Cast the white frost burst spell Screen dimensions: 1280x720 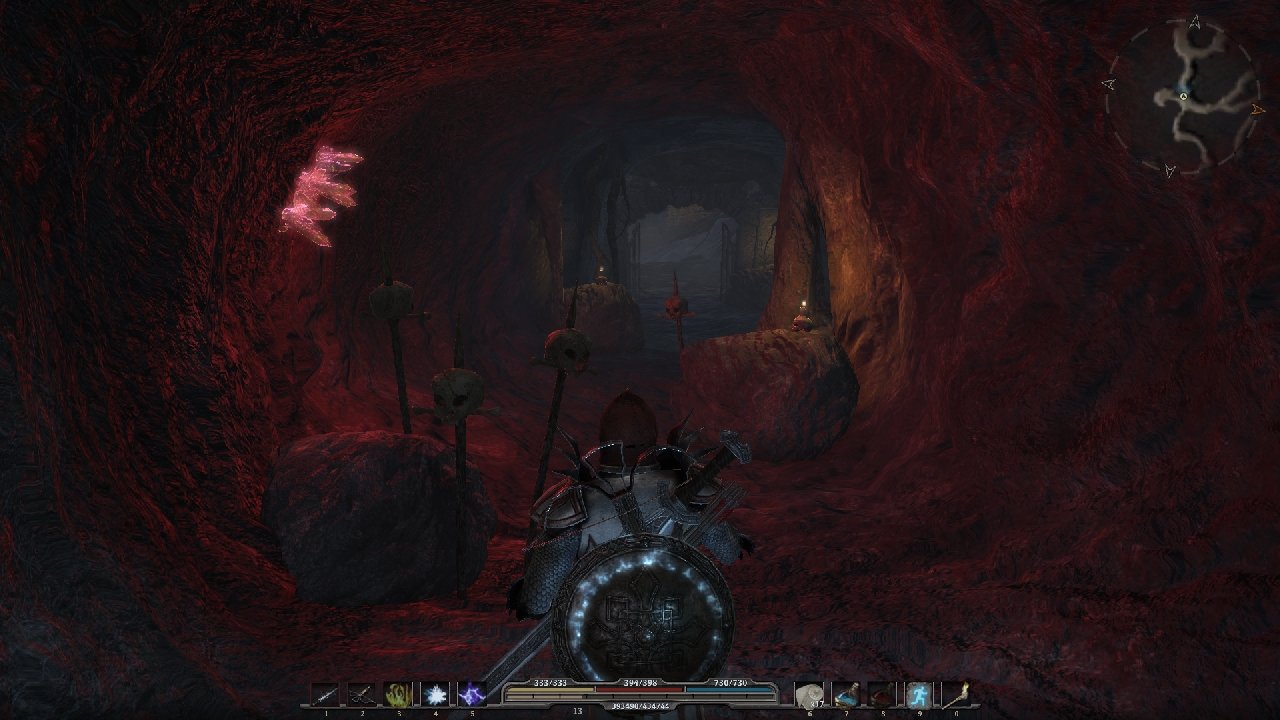coord(435,694)
